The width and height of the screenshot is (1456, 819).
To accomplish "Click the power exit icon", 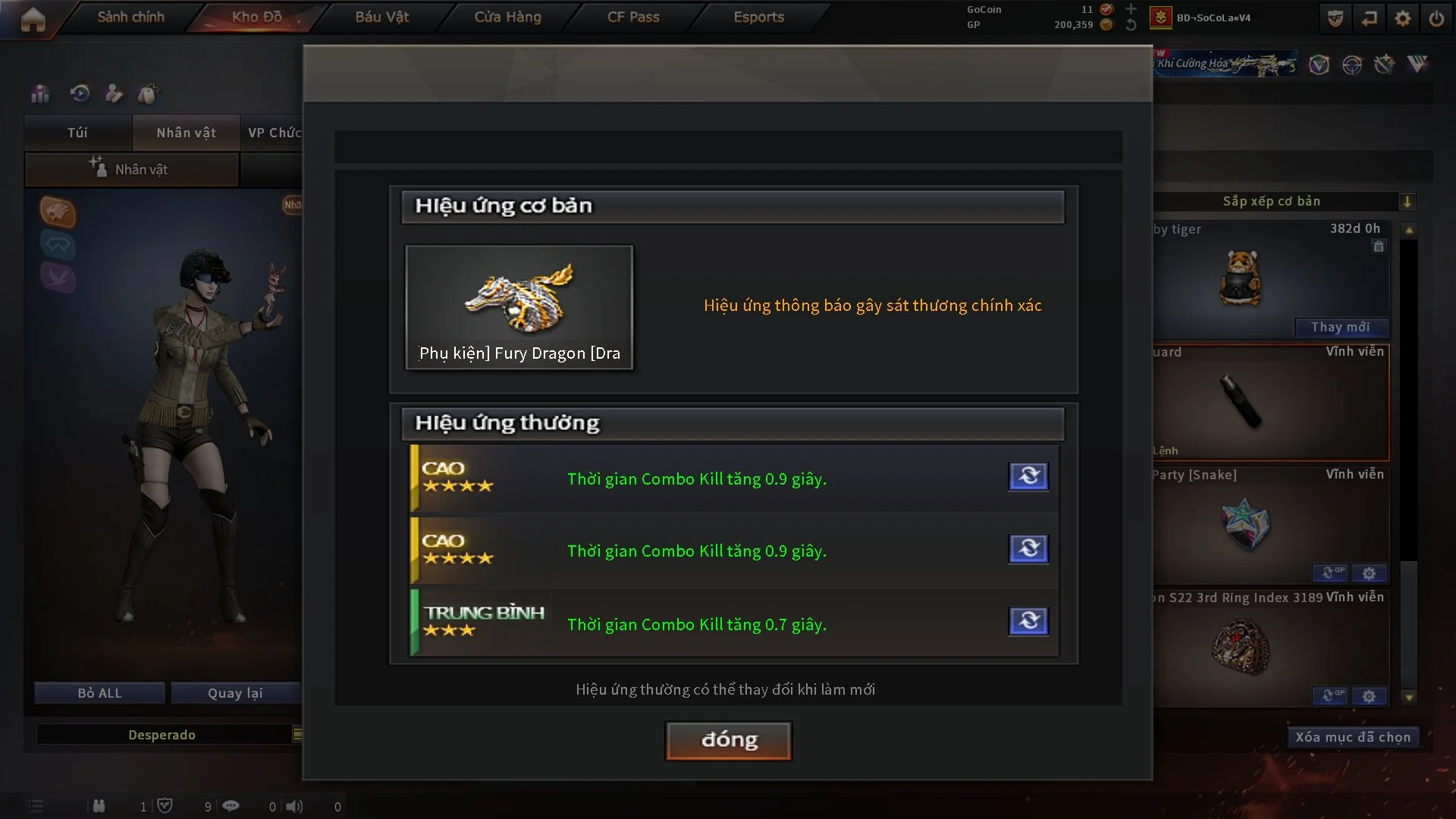I will tap(1436, 18).
